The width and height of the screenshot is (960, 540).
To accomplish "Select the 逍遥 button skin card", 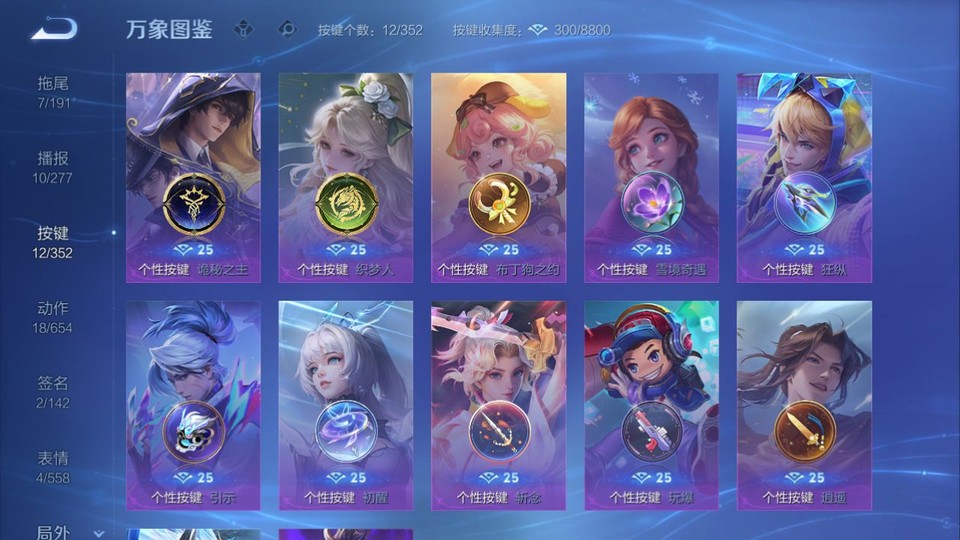I will pos(804,406).
